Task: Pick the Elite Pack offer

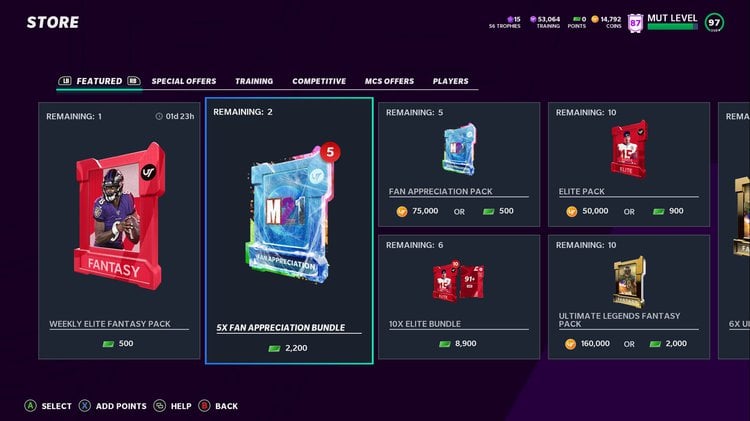Action: (x=629, y=164)
